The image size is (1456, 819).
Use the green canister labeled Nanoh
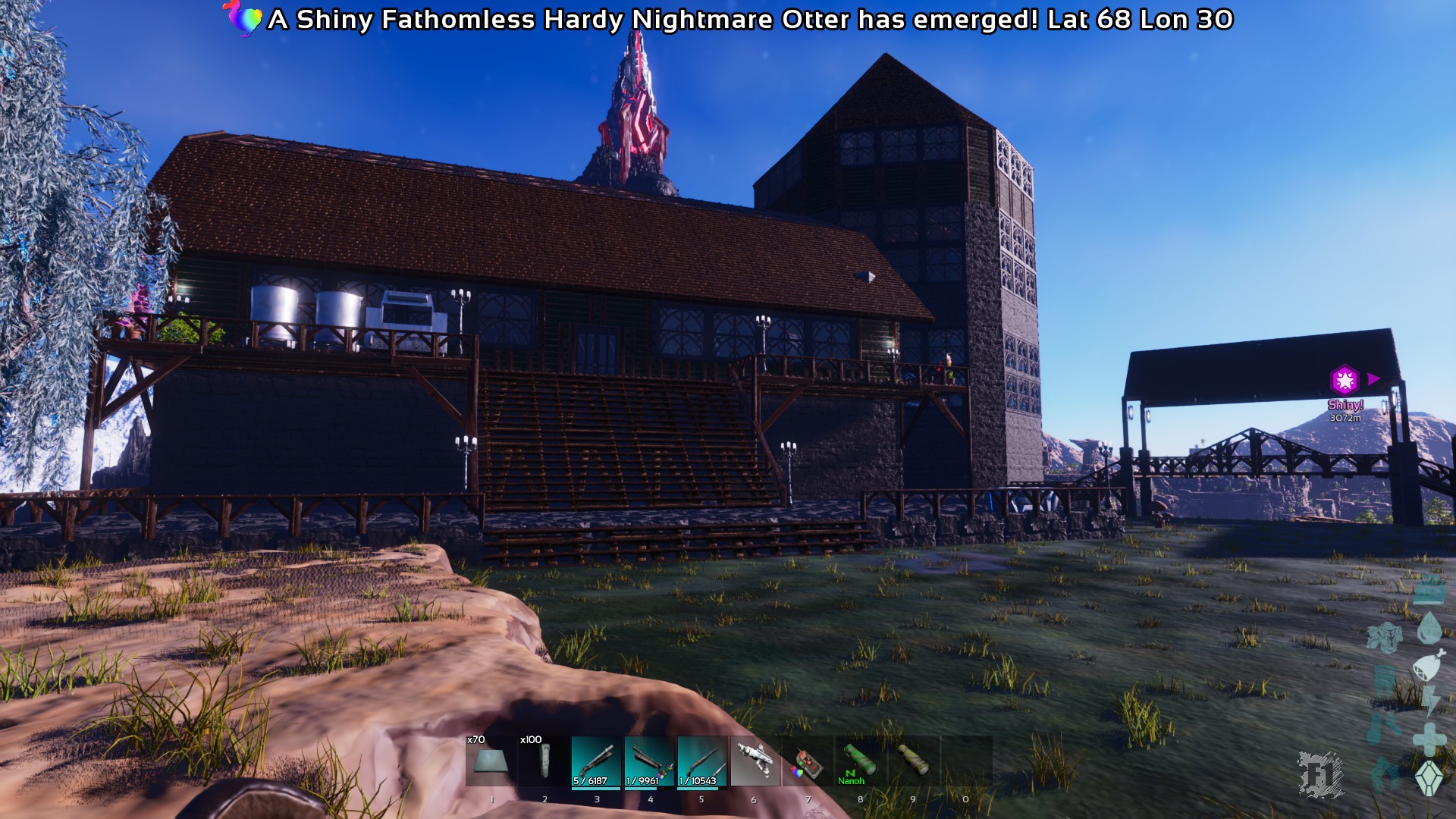(861, 761)
